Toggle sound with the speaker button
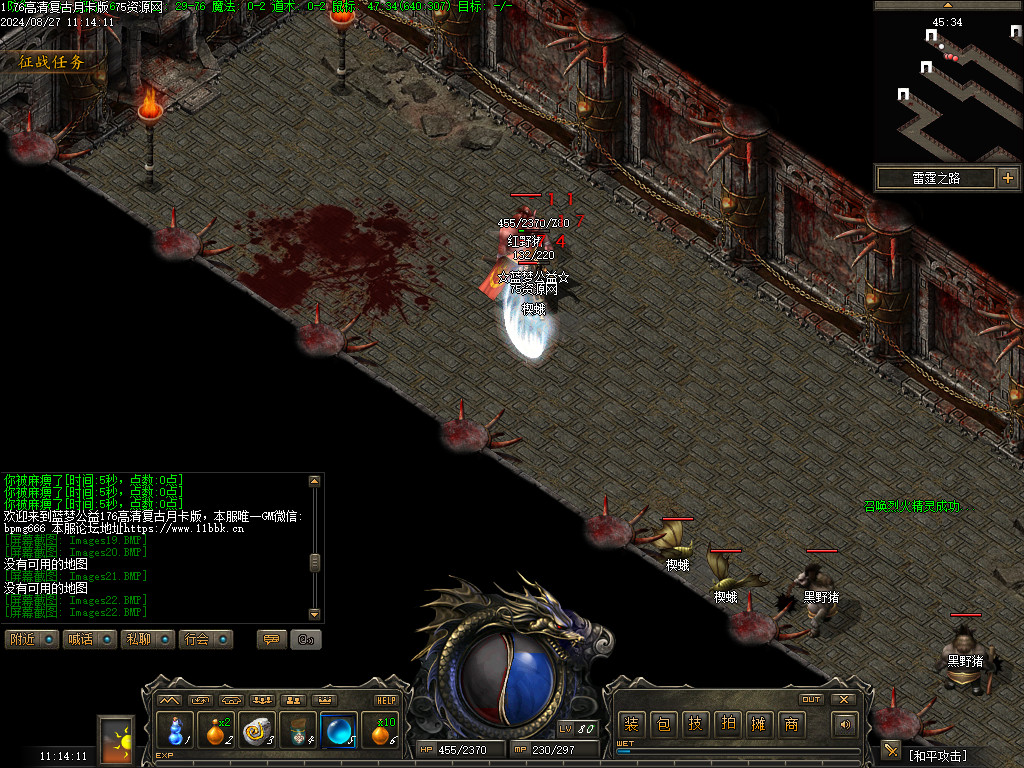This screenshot has height=768, width=1024. click(846, 724)
